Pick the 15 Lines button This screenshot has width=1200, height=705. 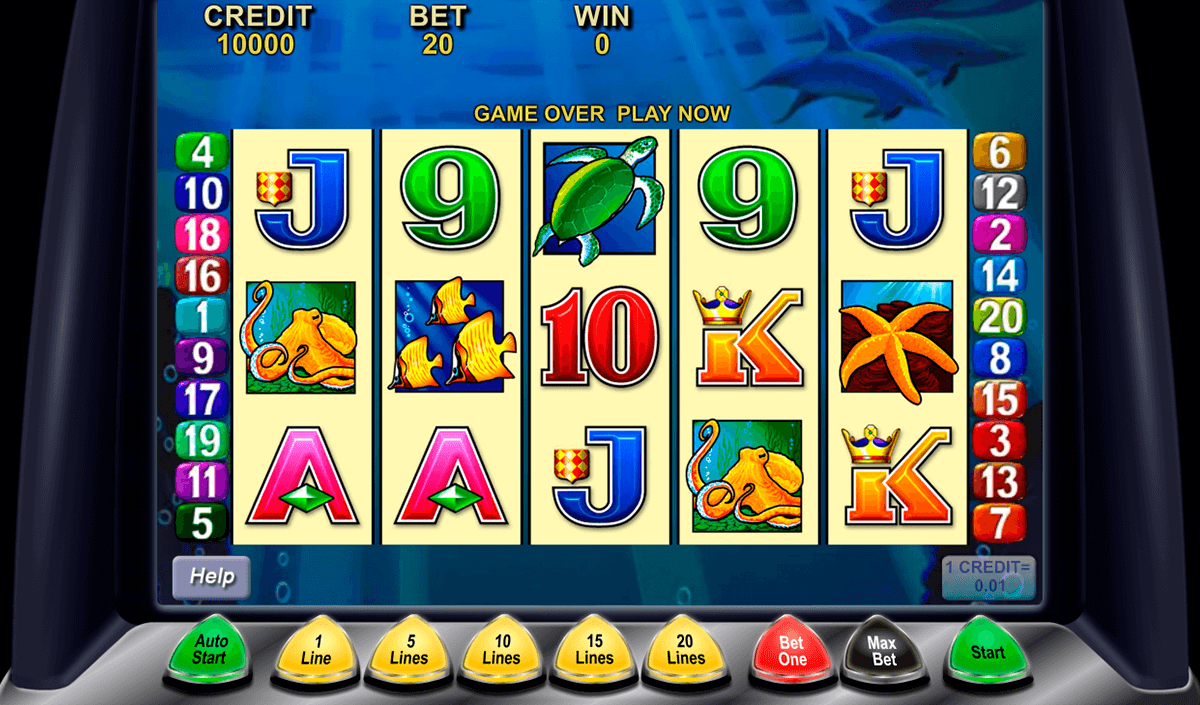pyautogui.click(x=594, y=651)
